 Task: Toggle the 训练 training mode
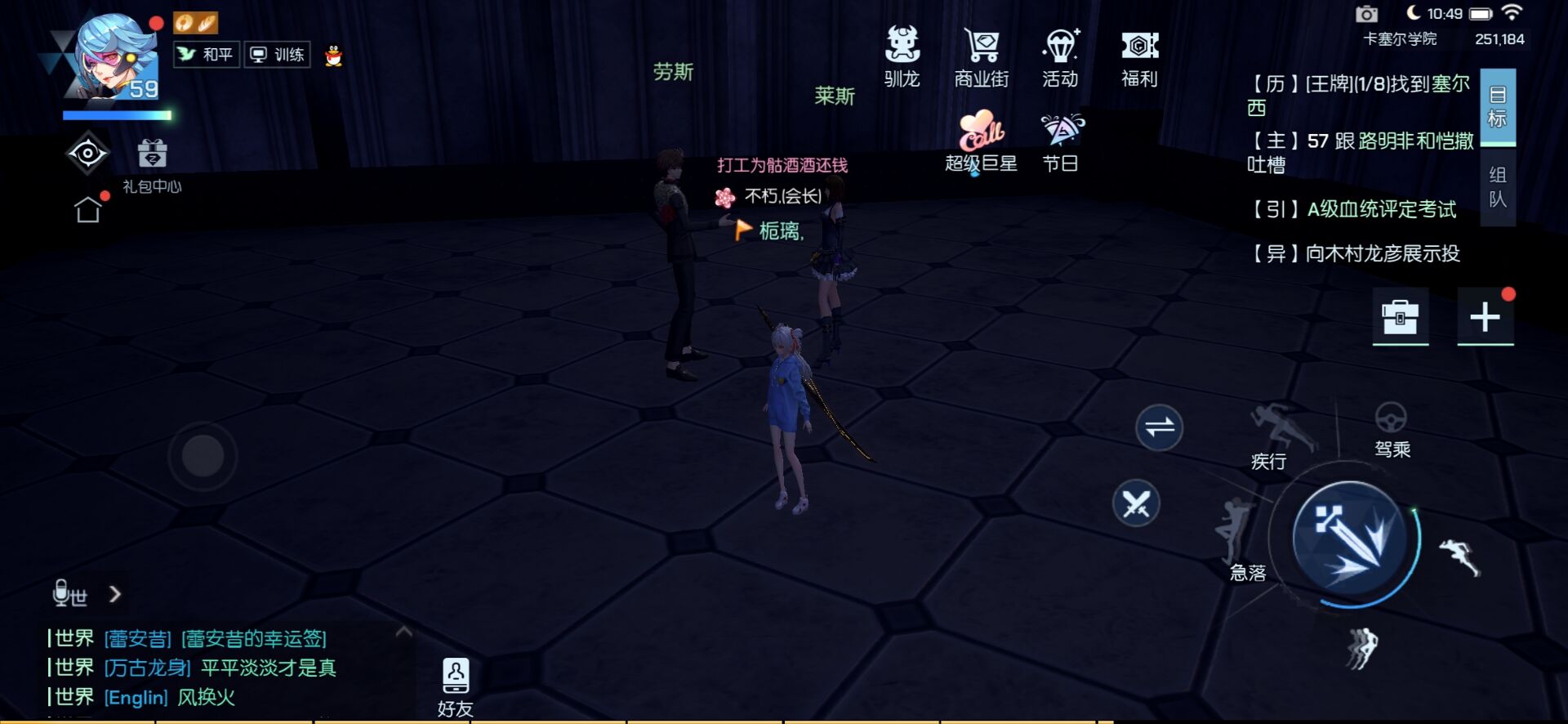pyautogui.click(x=276, y=54)
